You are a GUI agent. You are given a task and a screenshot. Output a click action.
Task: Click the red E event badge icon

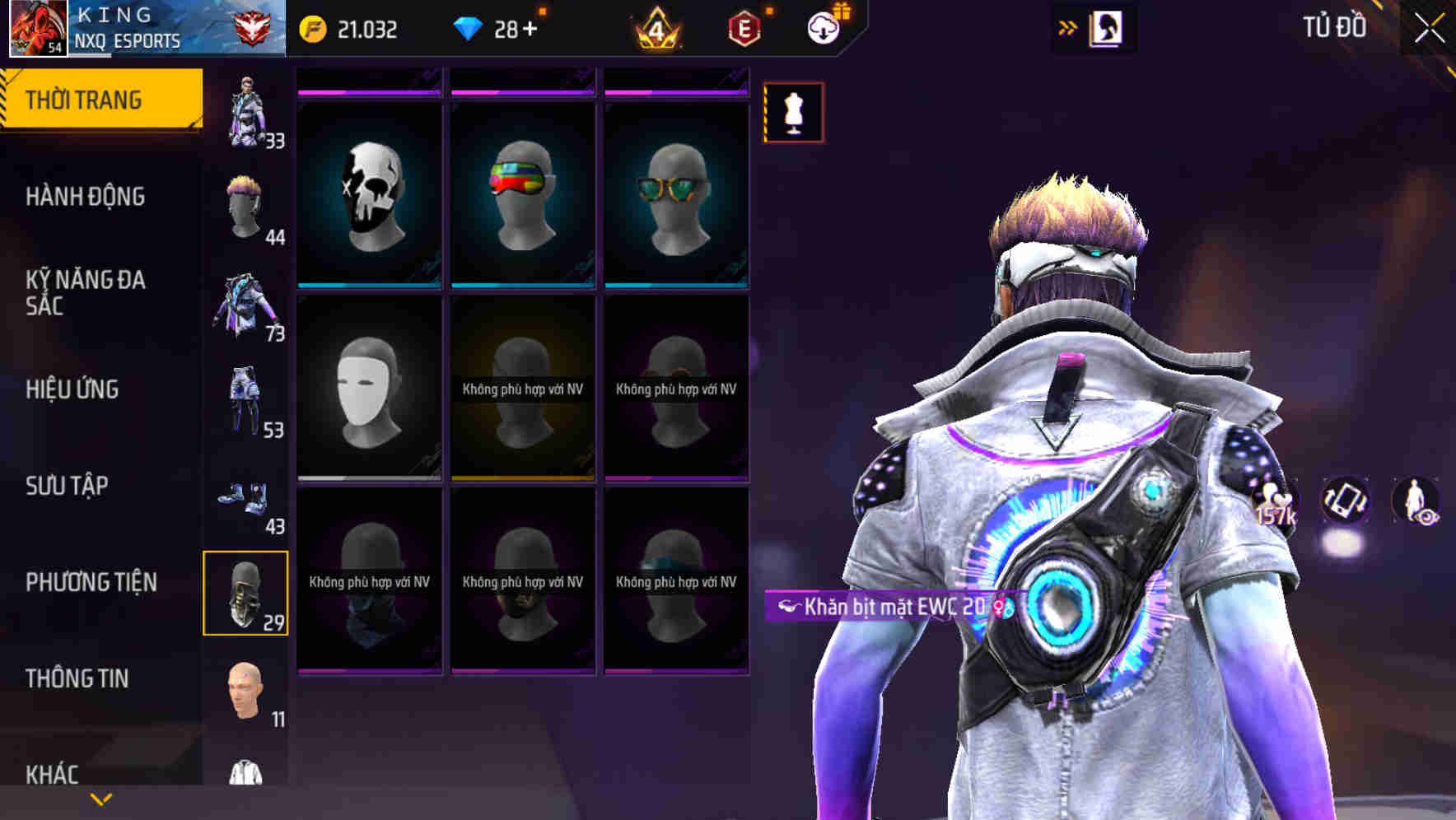pyautogui.click(x=744, y=28)
